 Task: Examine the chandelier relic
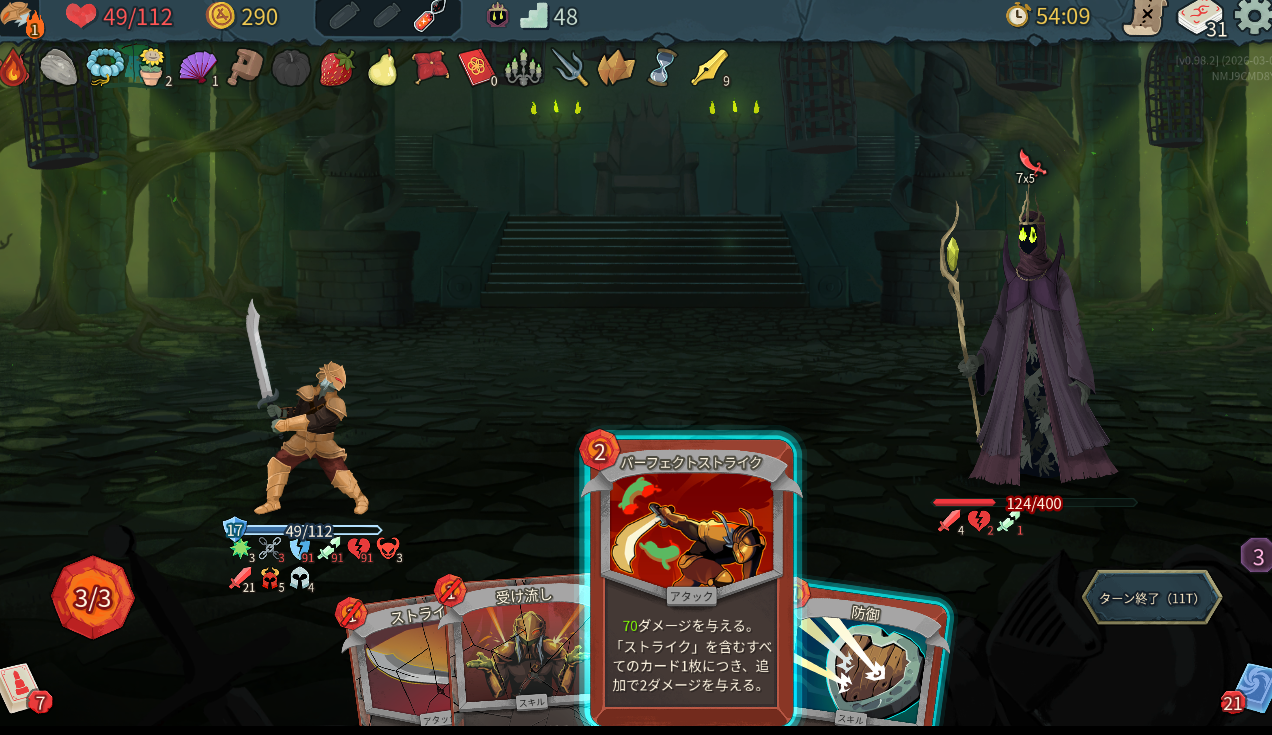pos(523,67)
